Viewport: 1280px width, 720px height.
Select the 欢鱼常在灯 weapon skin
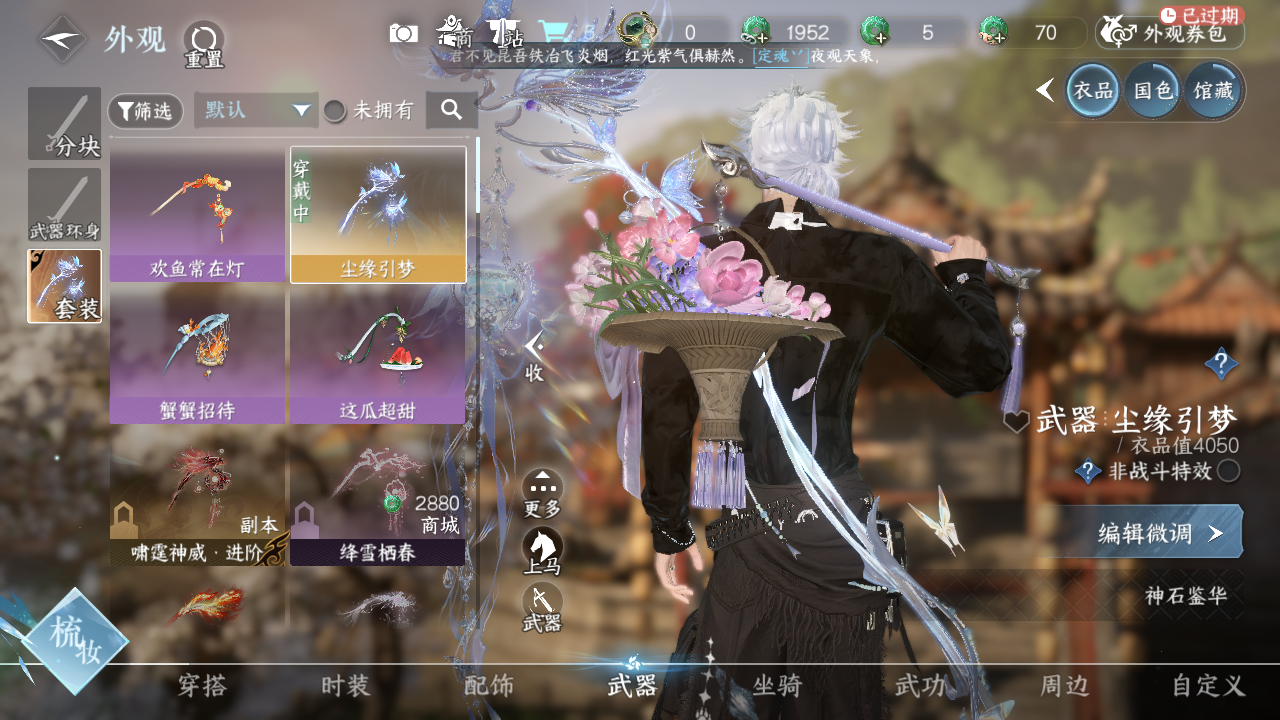[197, 215]
